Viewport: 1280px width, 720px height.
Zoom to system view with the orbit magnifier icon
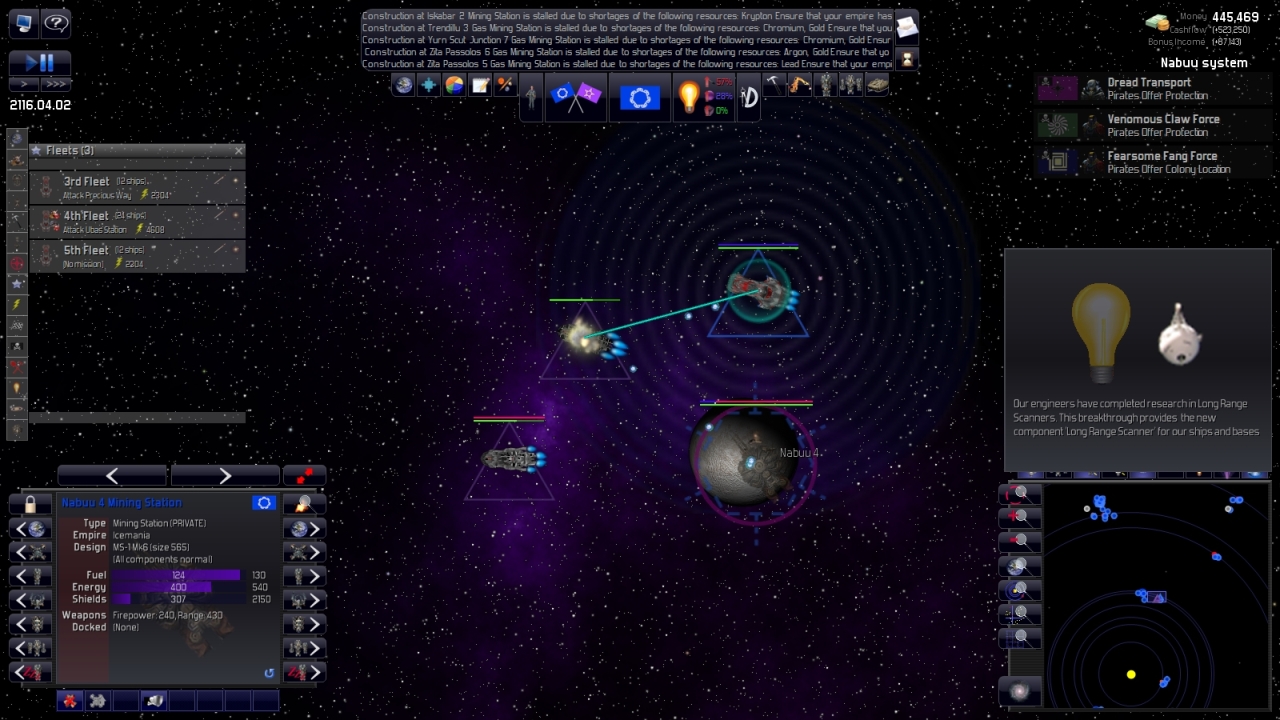1019,589
